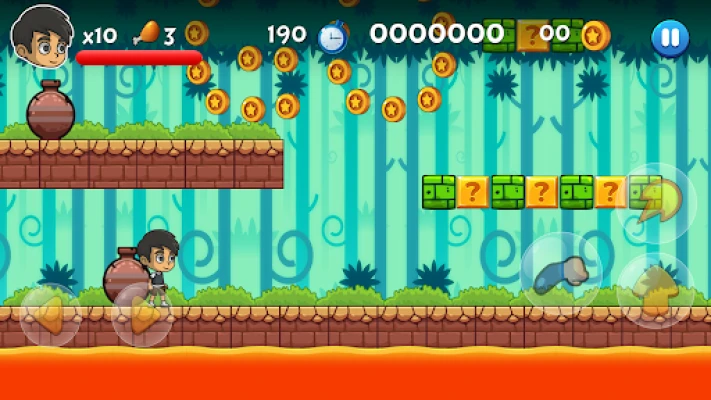Screen dimensions: 711x400
Task: Hit the punching fist attack button
Action: [561, 274]
